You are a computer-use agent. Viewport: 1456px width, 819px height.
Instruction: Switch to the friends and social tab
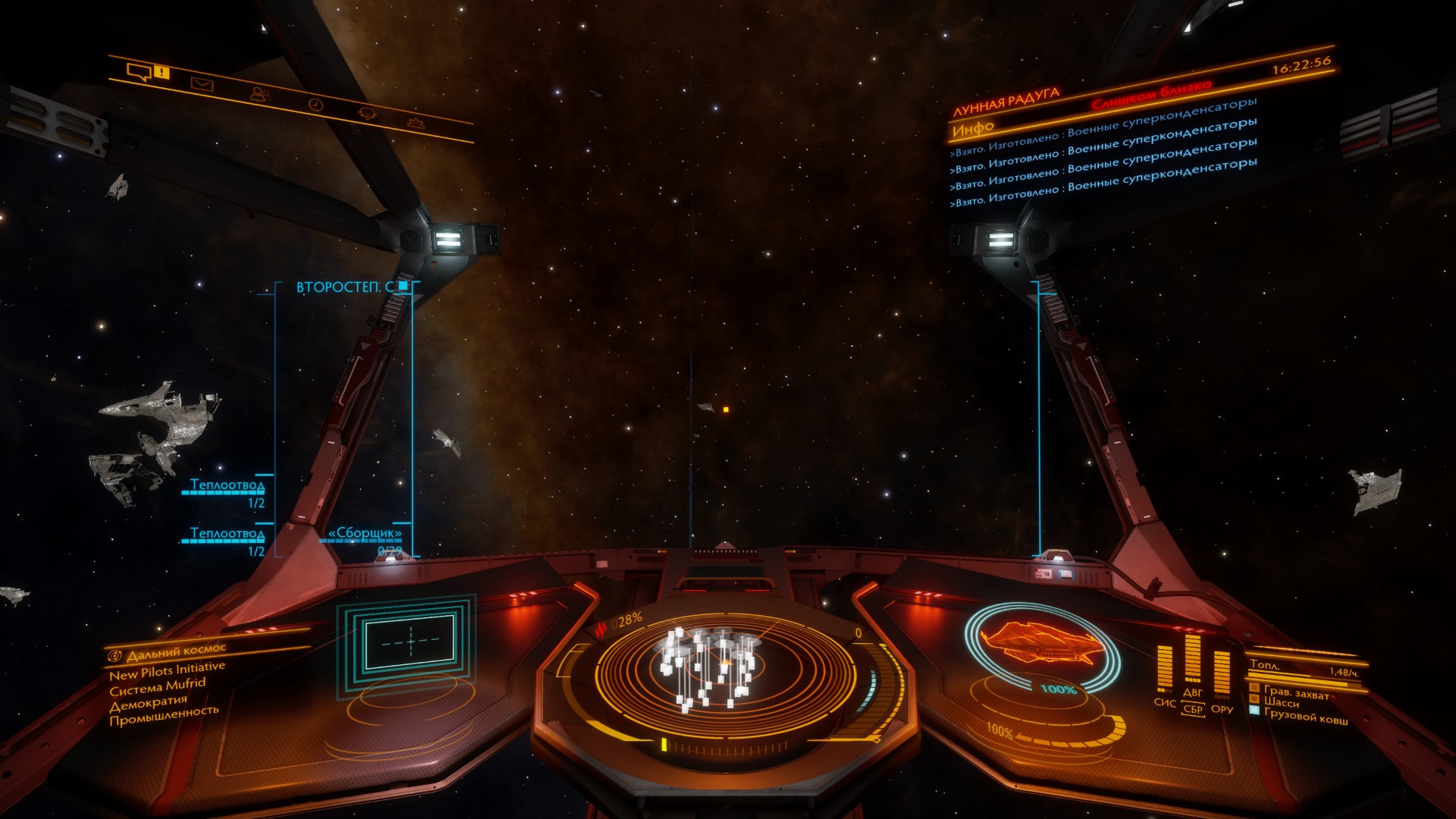pos(260,94)
